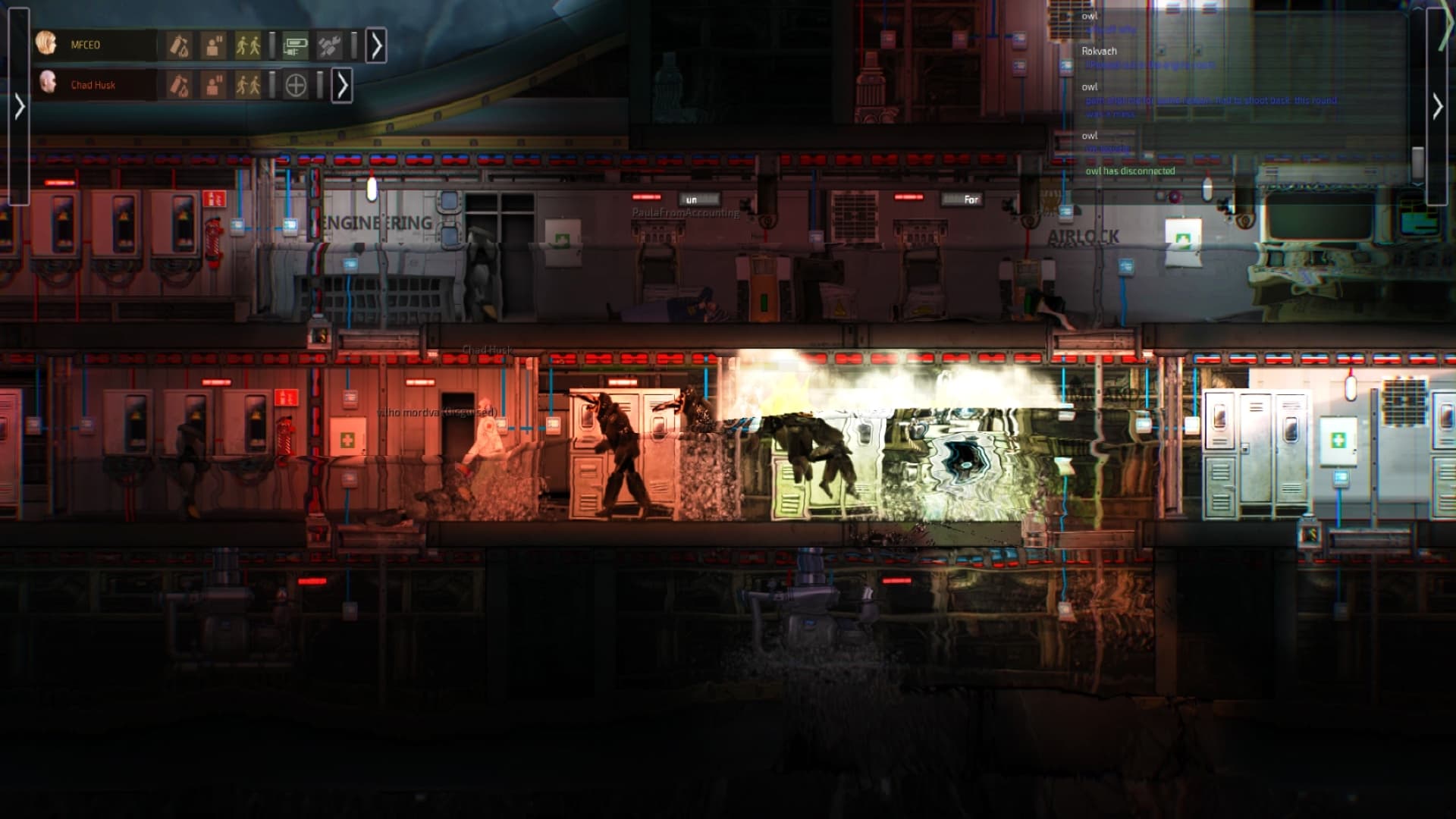Click MFCEO's vertical order priority bar
The width and height of the screenshot is (1456, 819).
click(x=272, y=45)
